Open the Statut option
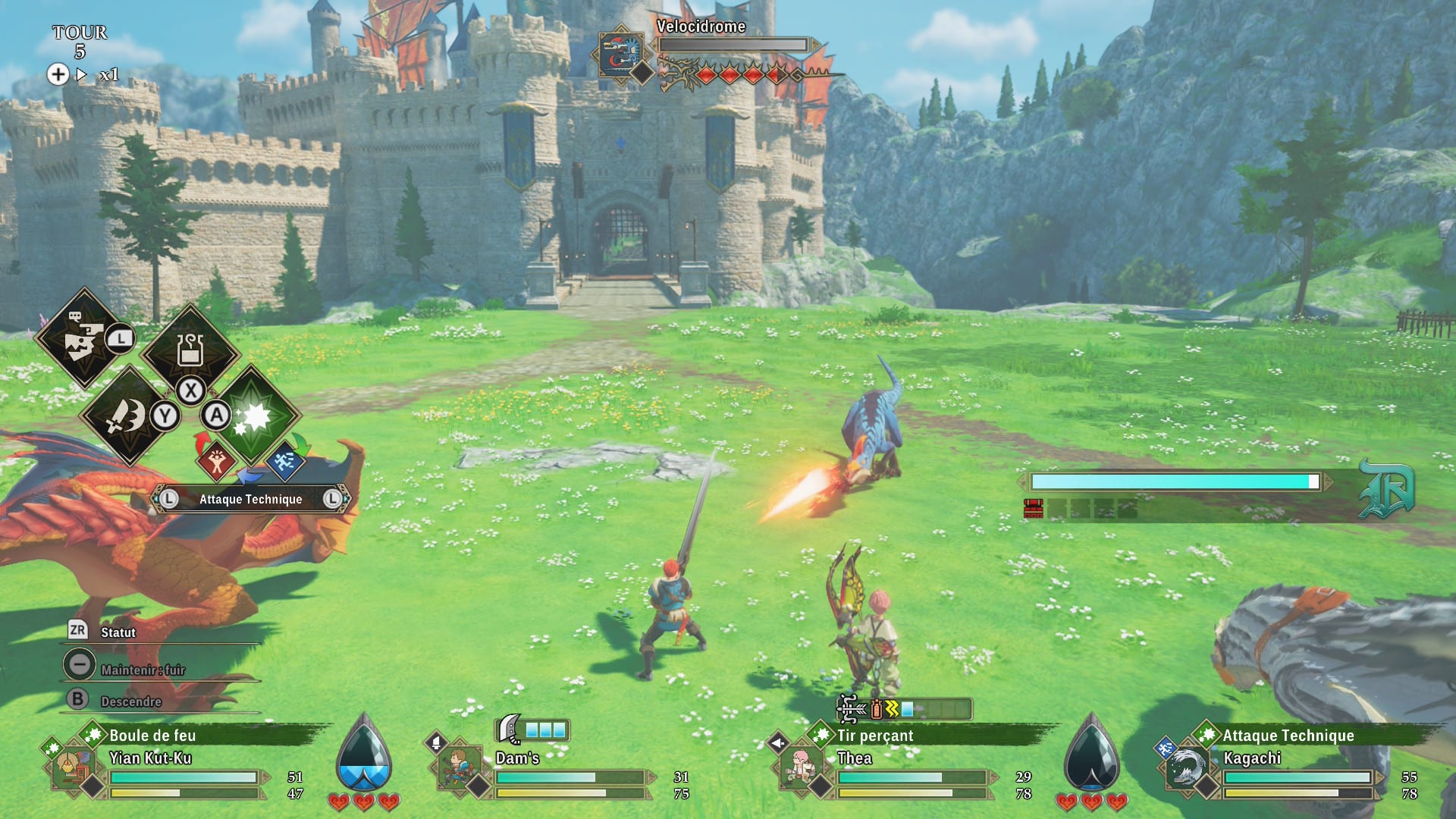Screen dimensions: 1456x819 118,632
